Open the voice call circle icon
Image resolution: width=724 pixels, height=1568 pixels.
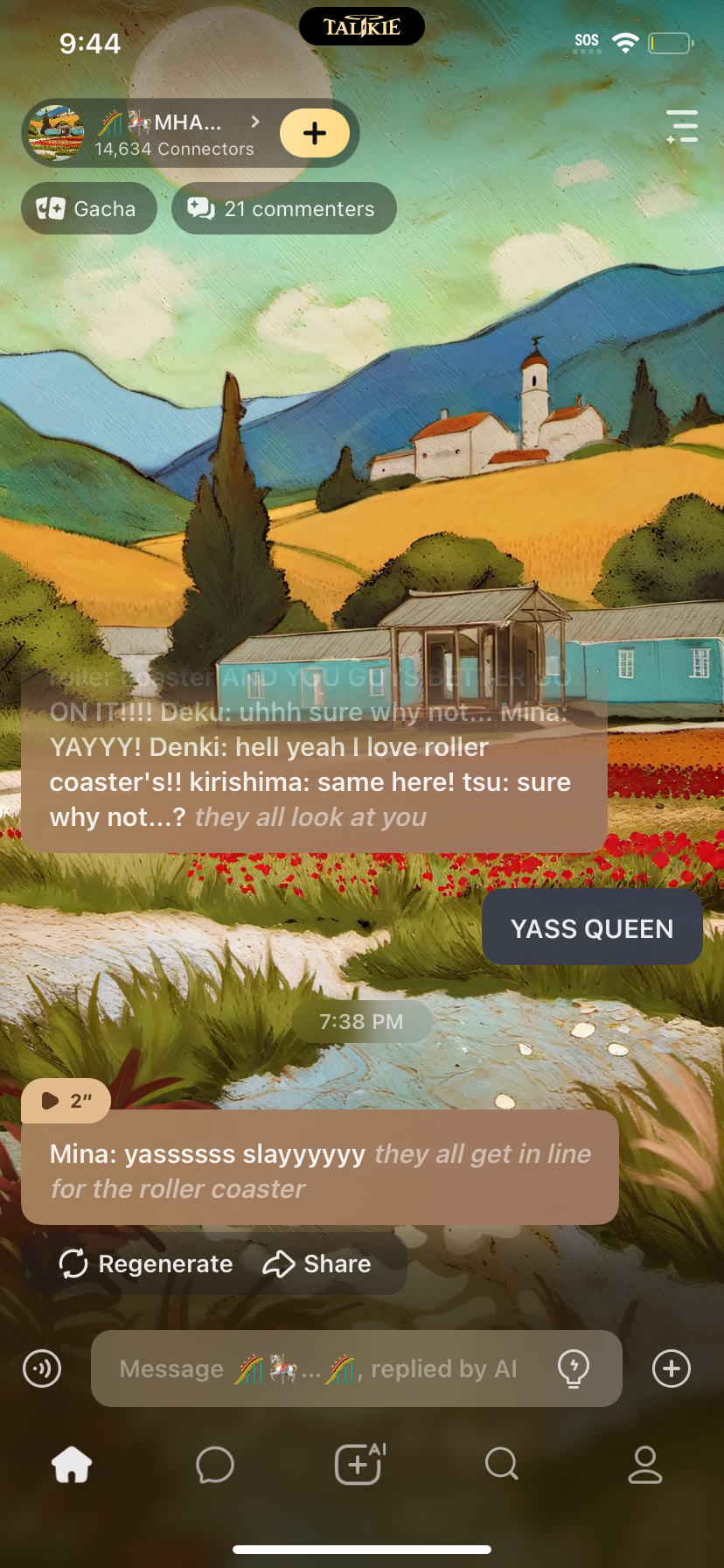(42, 1368)
